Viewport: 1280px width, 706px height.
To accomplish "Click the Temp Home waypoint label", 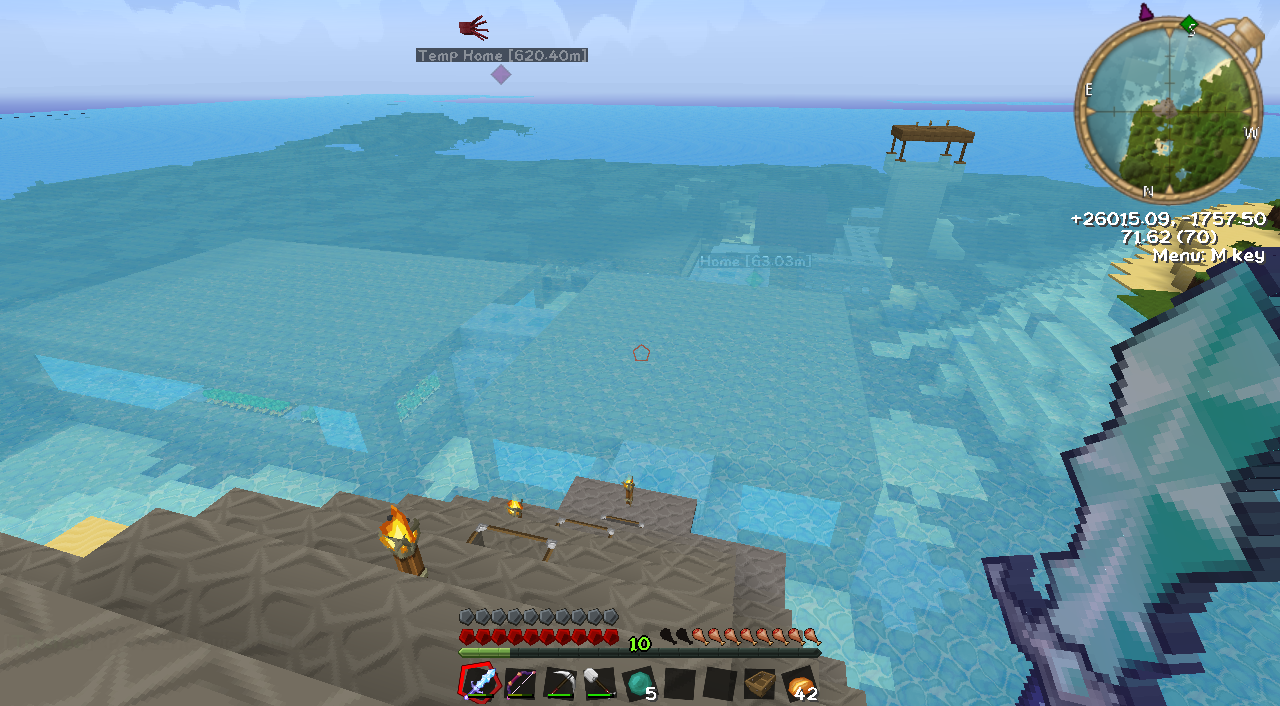I will [x=502, y=55].
